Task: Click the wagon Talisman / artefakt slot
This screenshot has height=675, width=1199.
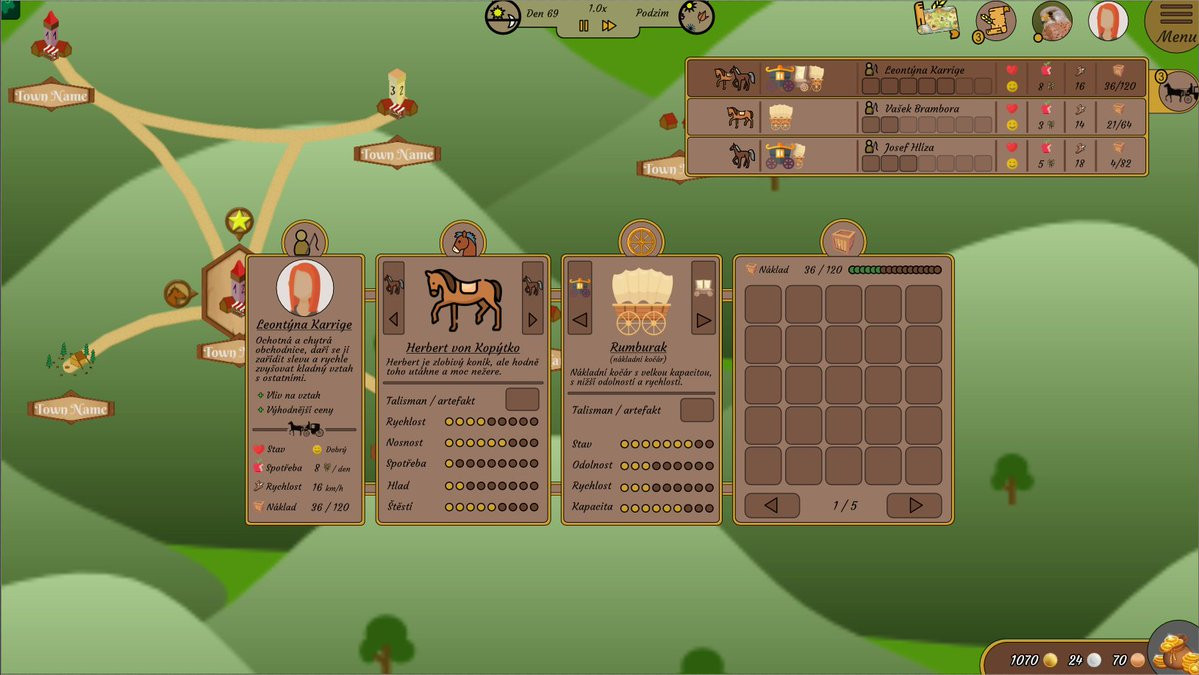Action: click(697, 409)
